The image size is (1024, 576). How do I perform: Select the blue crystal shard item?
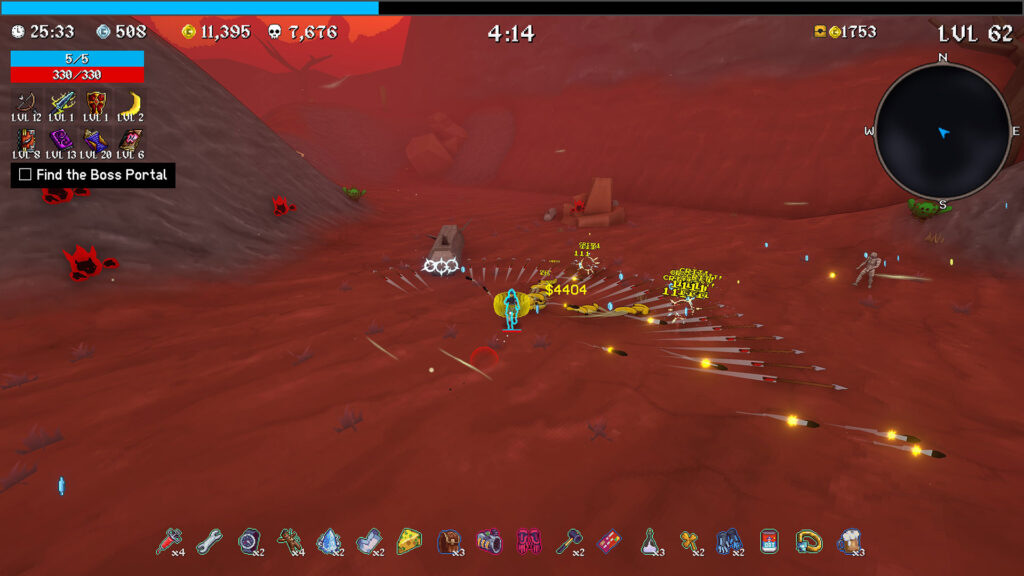point(328,541)
